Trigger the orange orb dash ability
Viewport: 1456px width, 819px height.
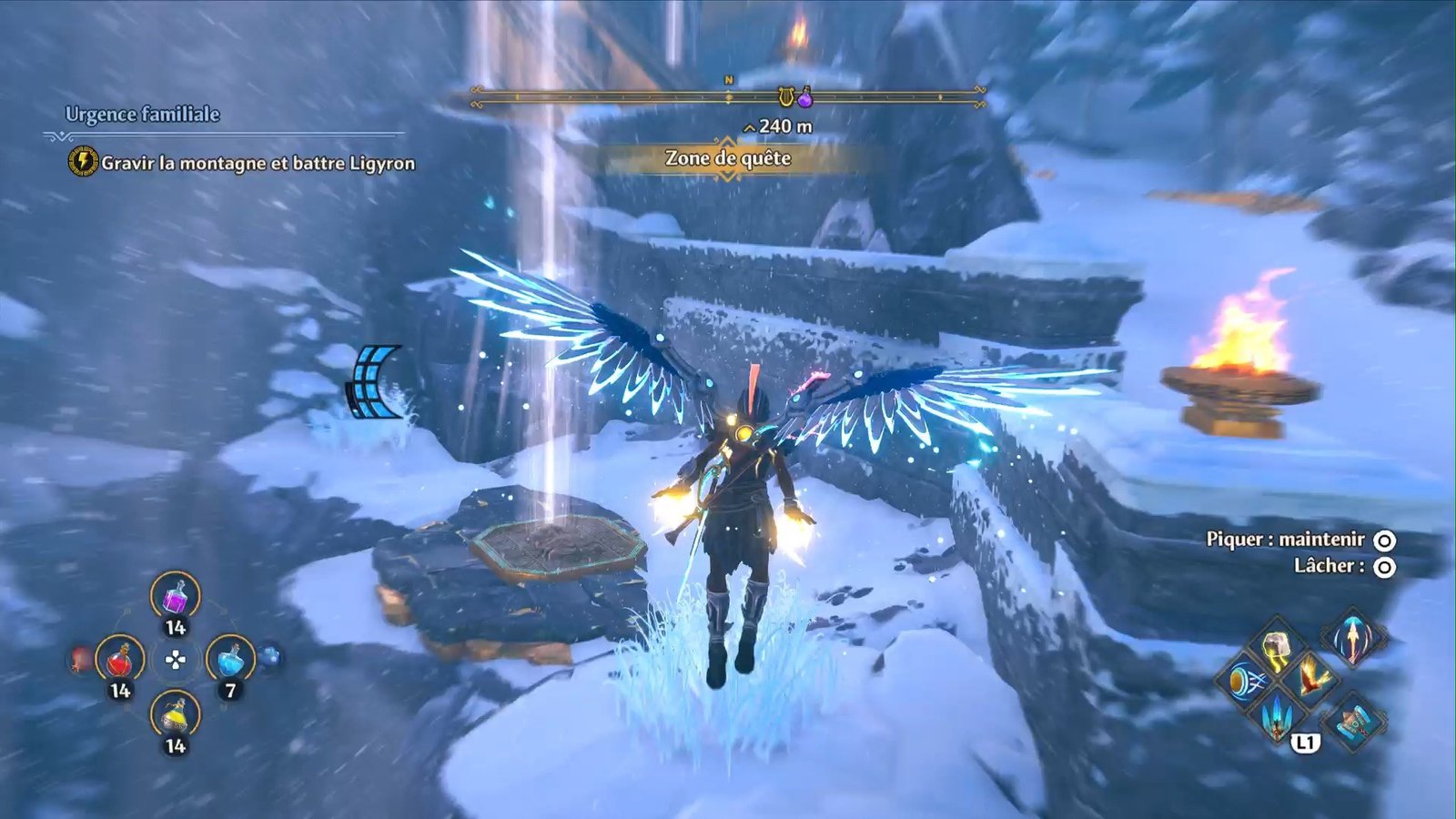[x=1244, y=681]
